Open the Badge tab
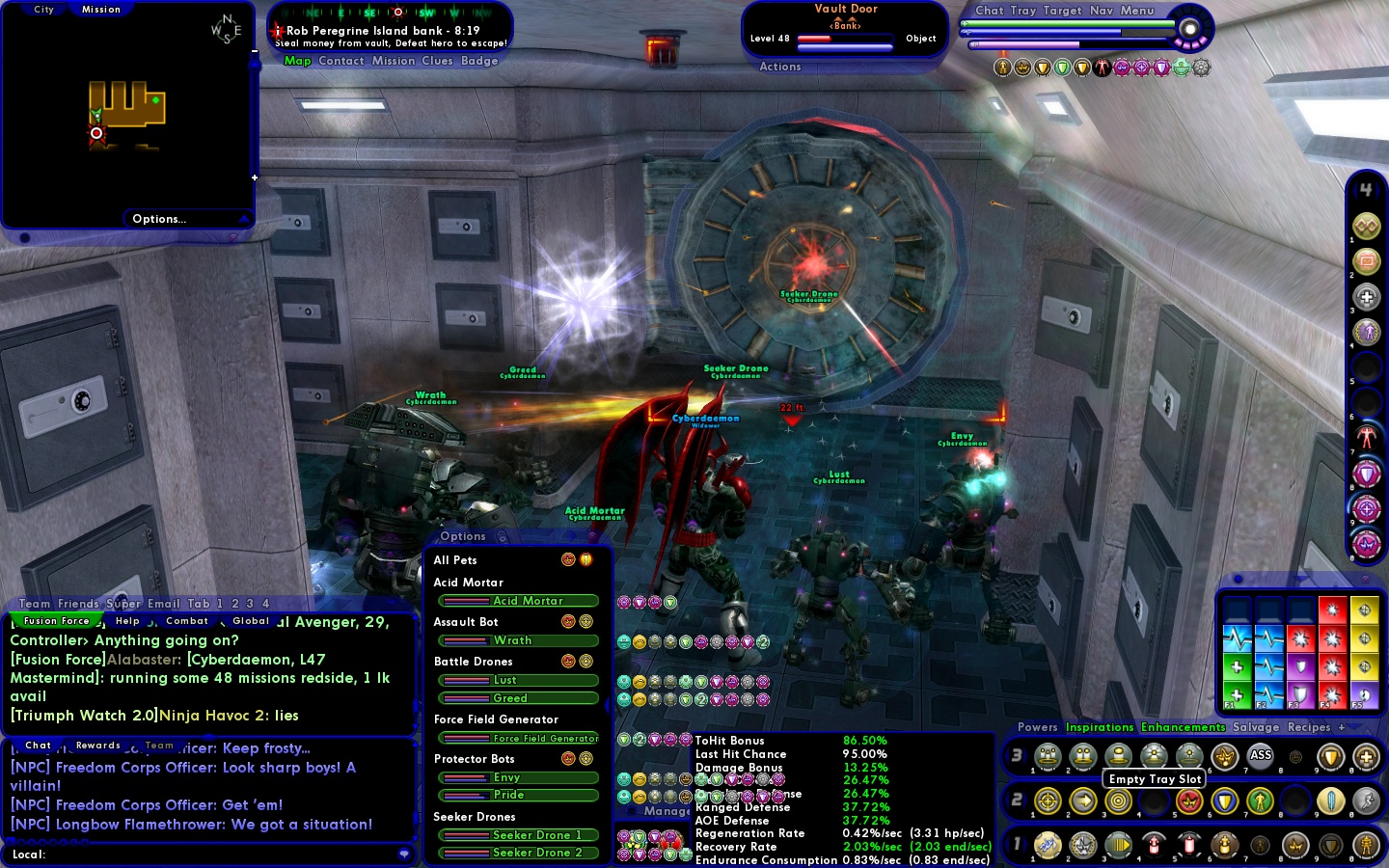1389x868 pixels. click(479, 61)
